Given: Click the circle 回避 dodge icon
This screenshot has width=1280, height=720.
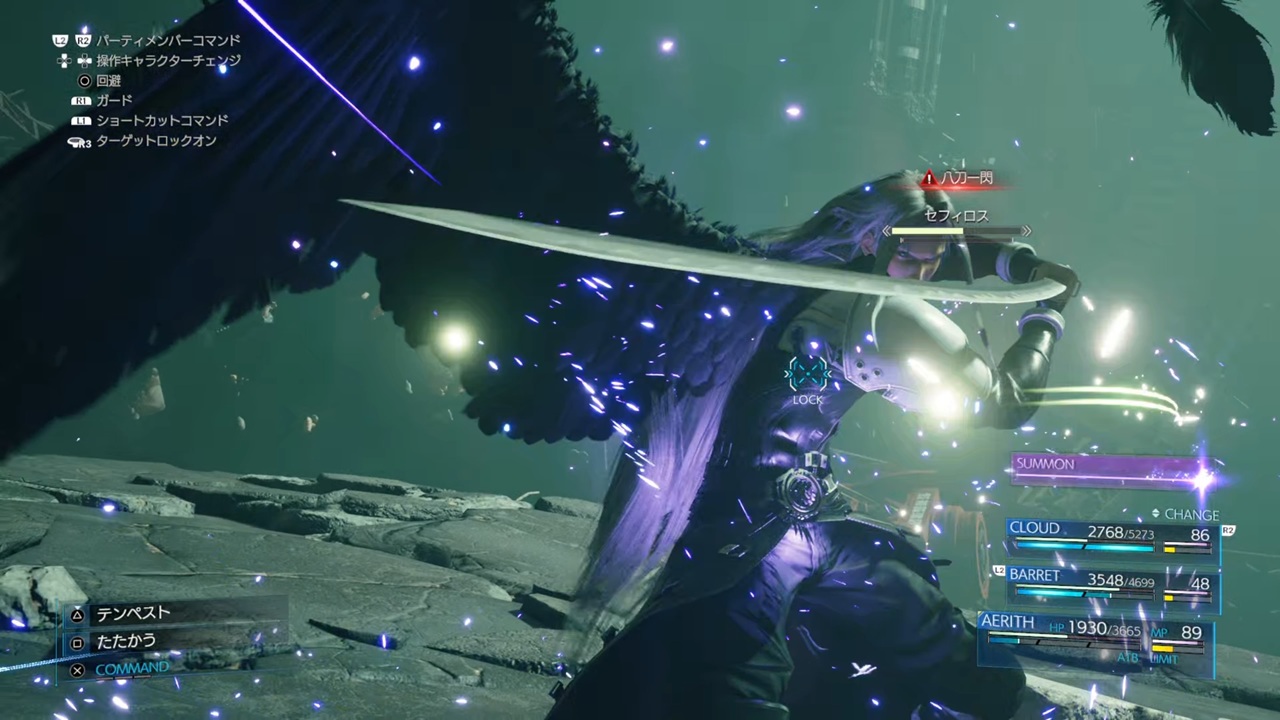Looking at the screenshot, I should click(84, 80).
